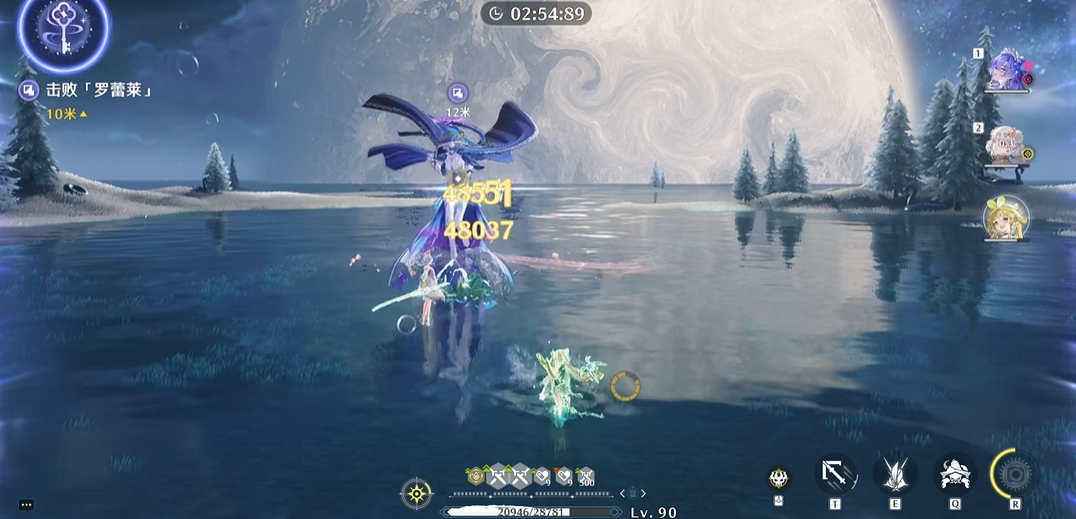Switch to the next utility item arrow
This screenshot has height=519, width=1076.
(643, 493)
